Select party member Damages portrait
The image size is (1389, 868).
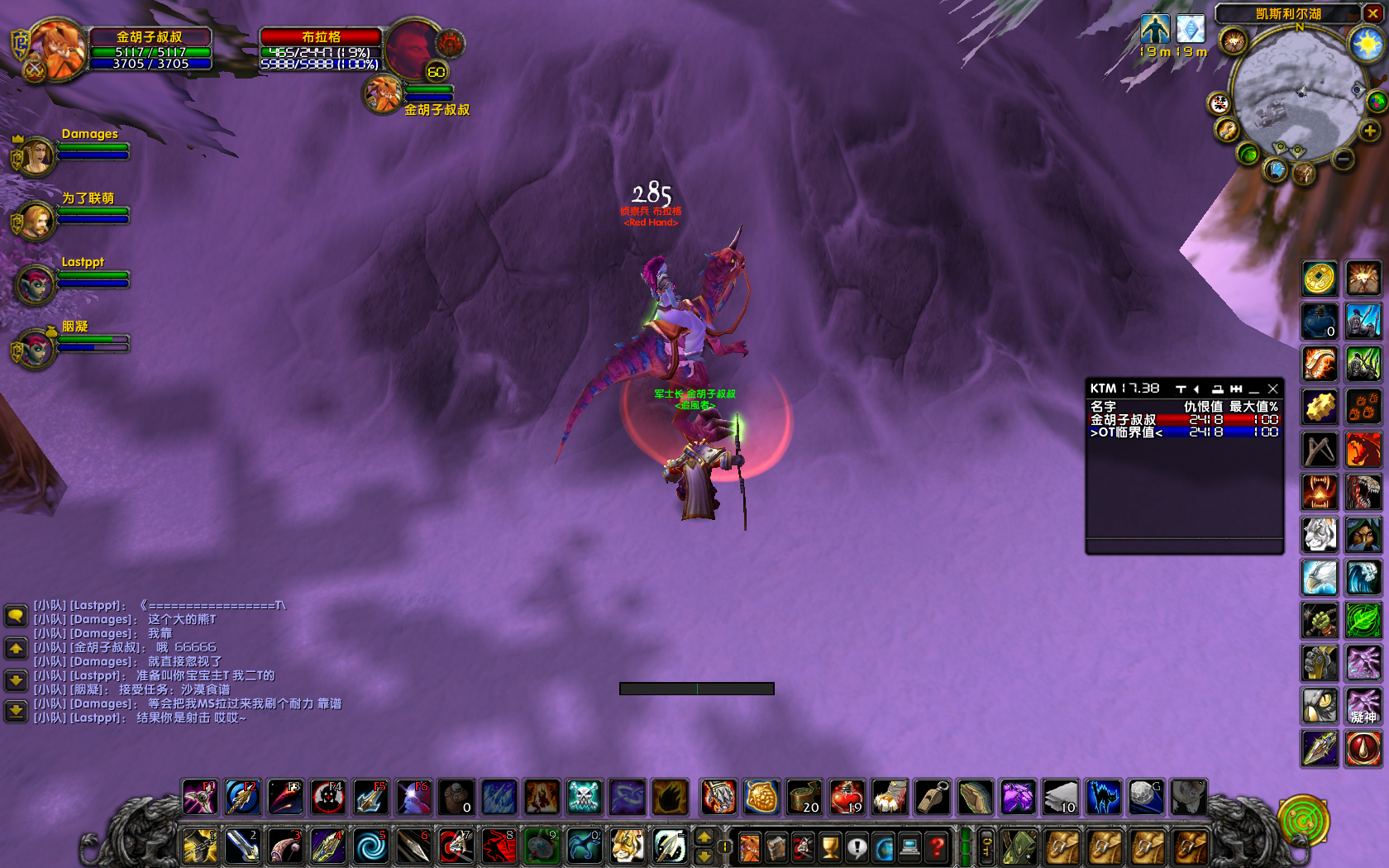[x=36, y=156]
